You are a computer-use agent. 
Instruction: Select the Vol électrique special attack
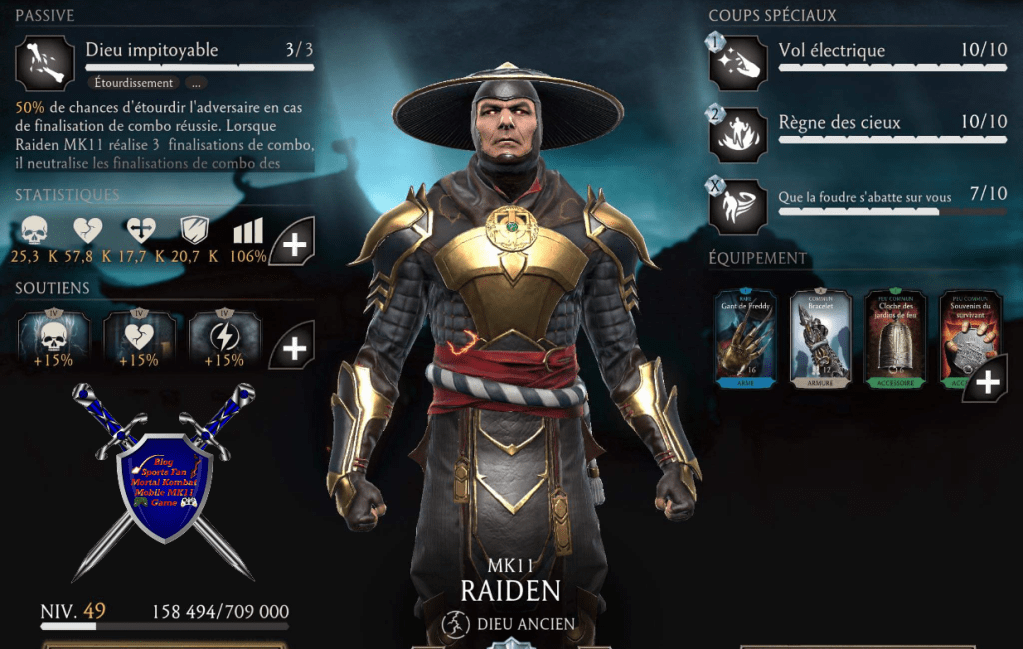(x=738, y=62)
